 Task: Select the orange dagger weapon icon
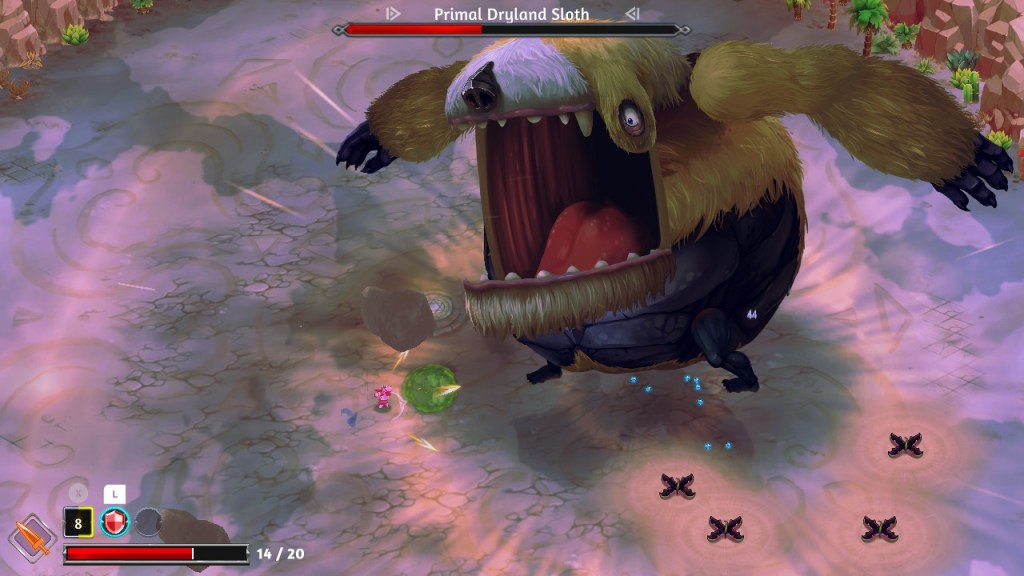pos(32,537)
